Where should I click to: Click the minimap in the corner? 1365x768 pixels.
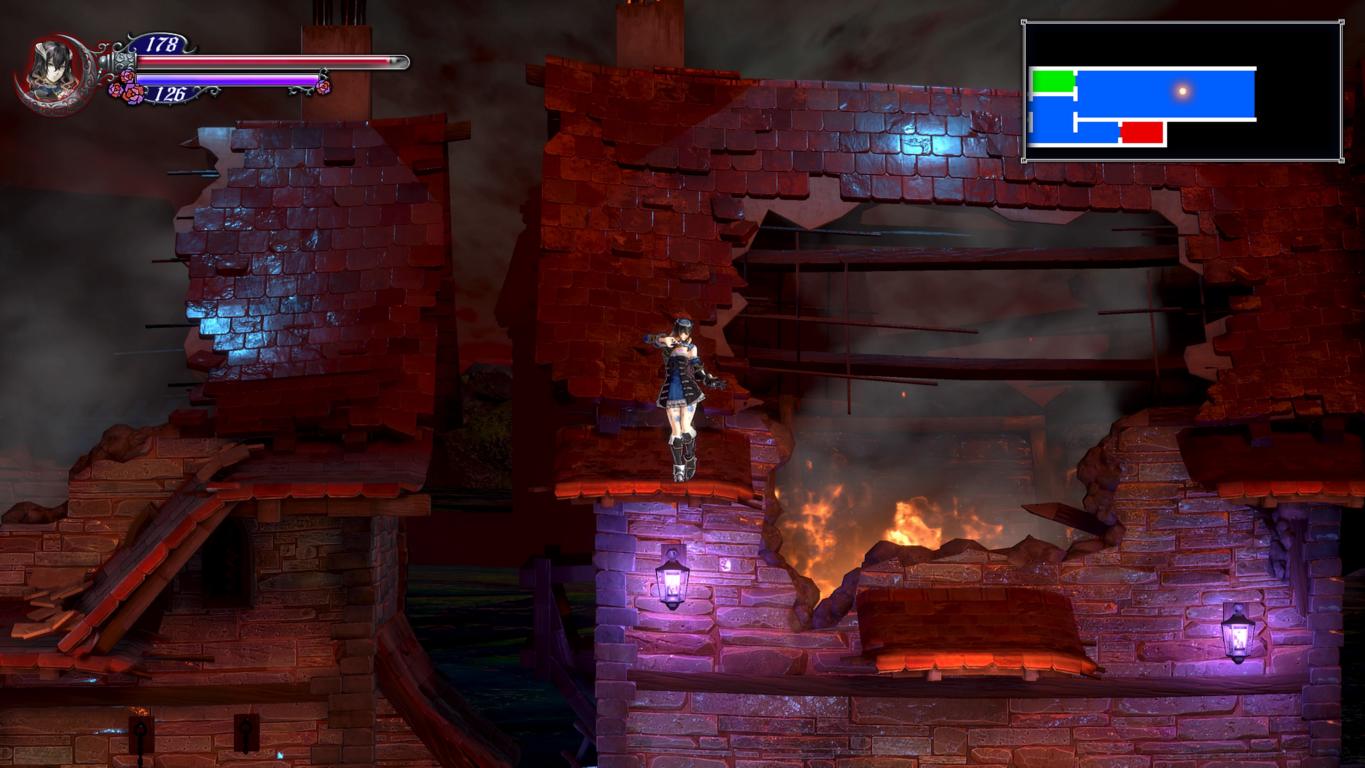1181,91
